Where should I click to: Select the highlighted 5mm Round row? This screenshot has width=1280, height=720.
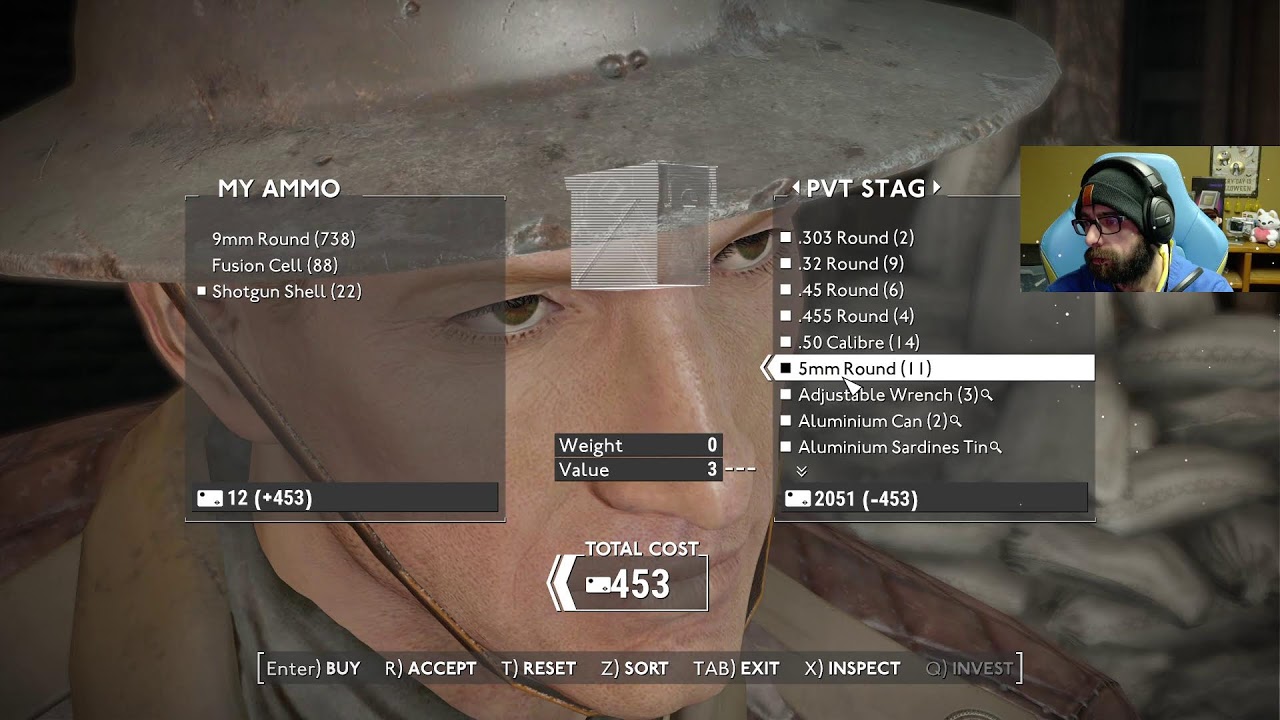coord(864,368)
